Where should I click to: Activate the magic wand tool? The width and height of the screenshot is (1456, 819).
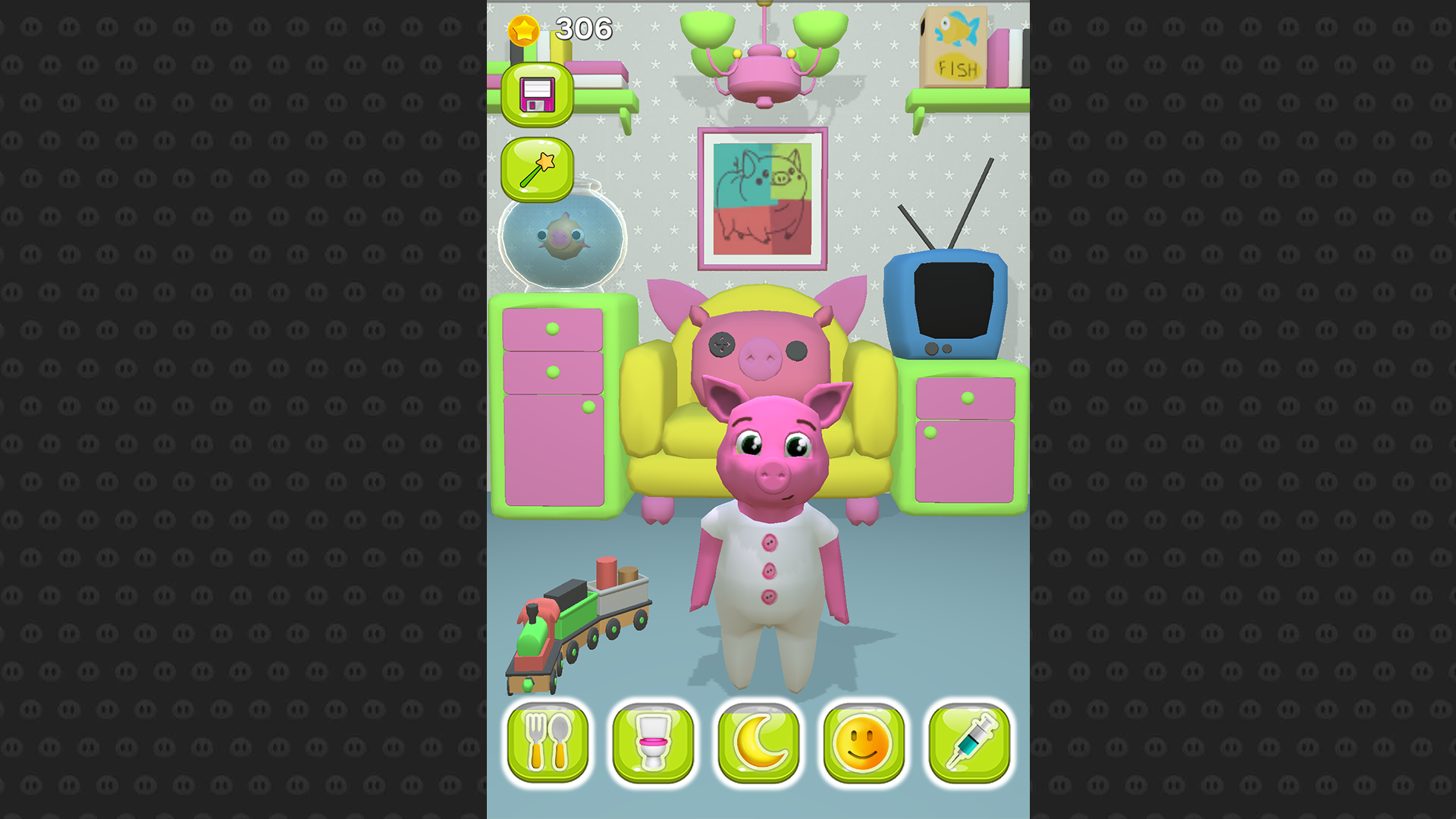point(538,168)
